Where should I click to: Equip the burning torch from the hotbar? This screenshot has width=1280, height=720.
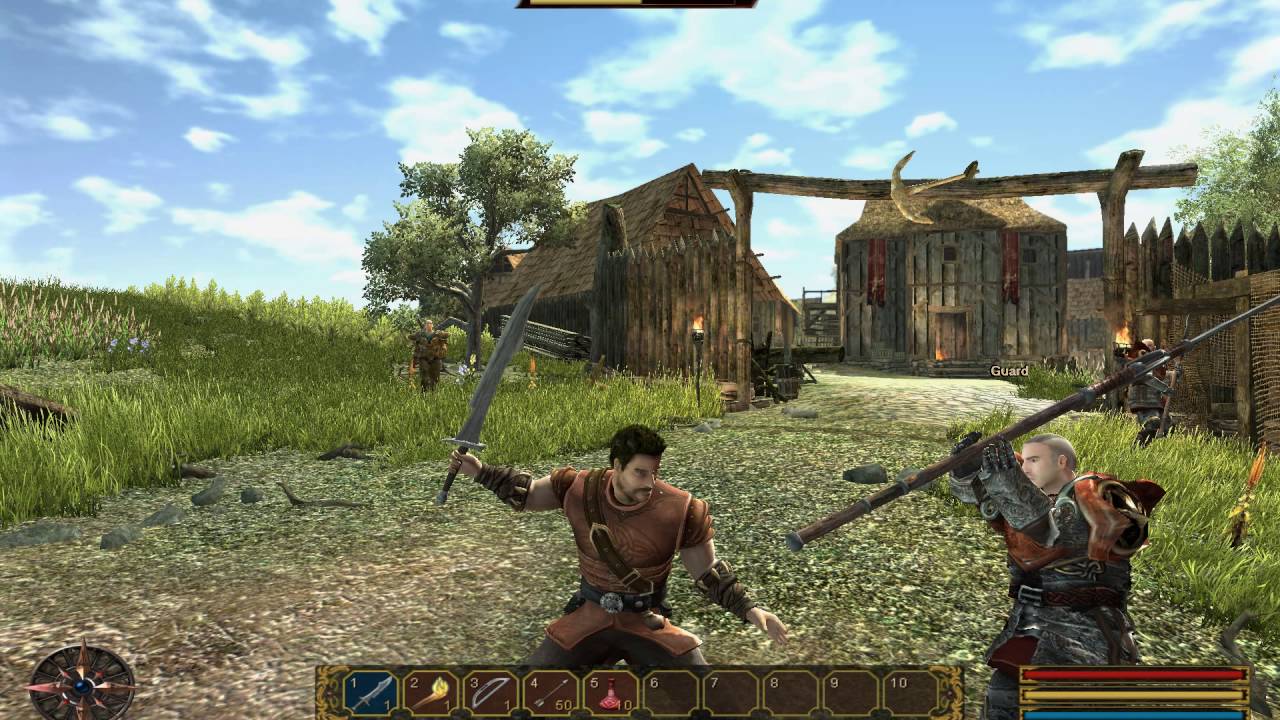coord(431,692)
